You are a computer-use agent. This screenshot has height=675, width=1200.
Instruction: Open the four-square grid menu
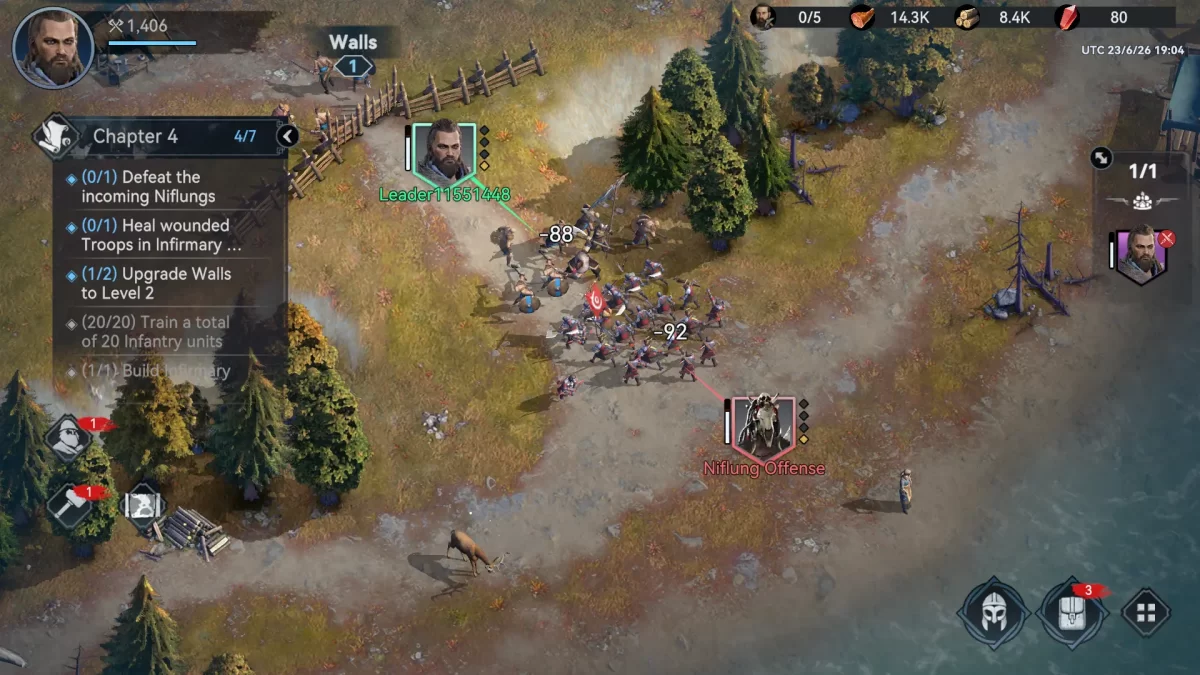pos(1146,612)
